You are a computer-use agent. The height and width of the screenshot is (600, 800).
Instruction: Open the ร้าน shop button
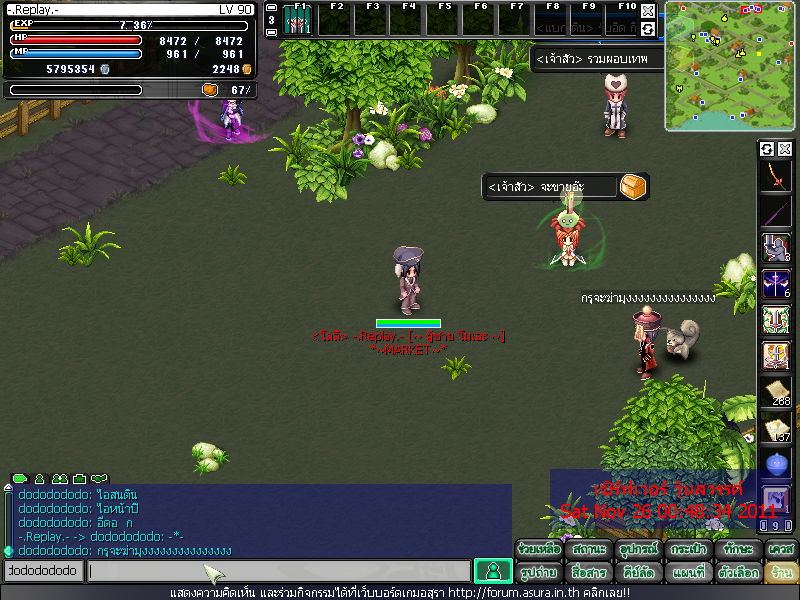[x=781, y=573]
